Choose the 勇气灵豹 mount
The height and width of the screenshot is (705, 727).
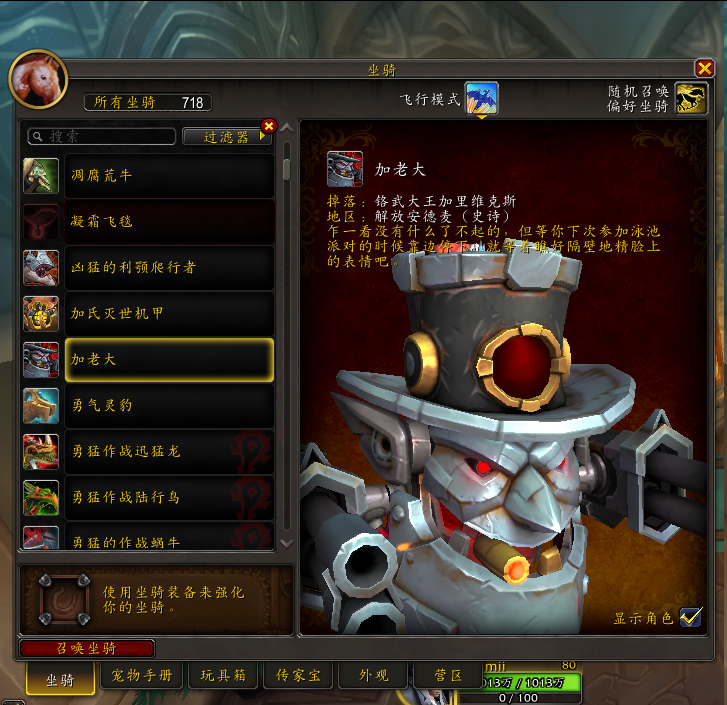click(x=169, y=405)
